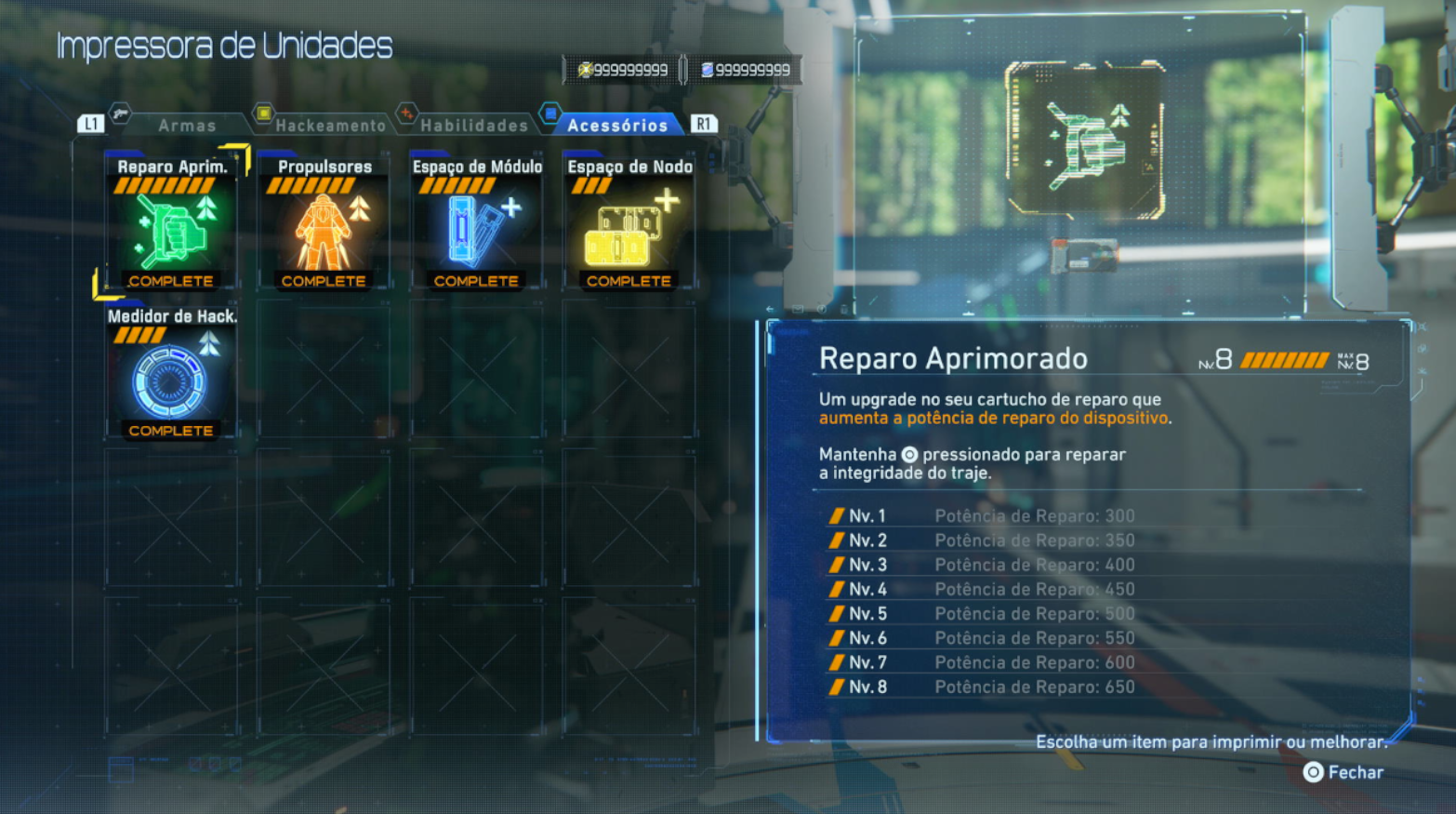
Task: Close the menu with Fechar
Action: click(x=1343, y=772)
